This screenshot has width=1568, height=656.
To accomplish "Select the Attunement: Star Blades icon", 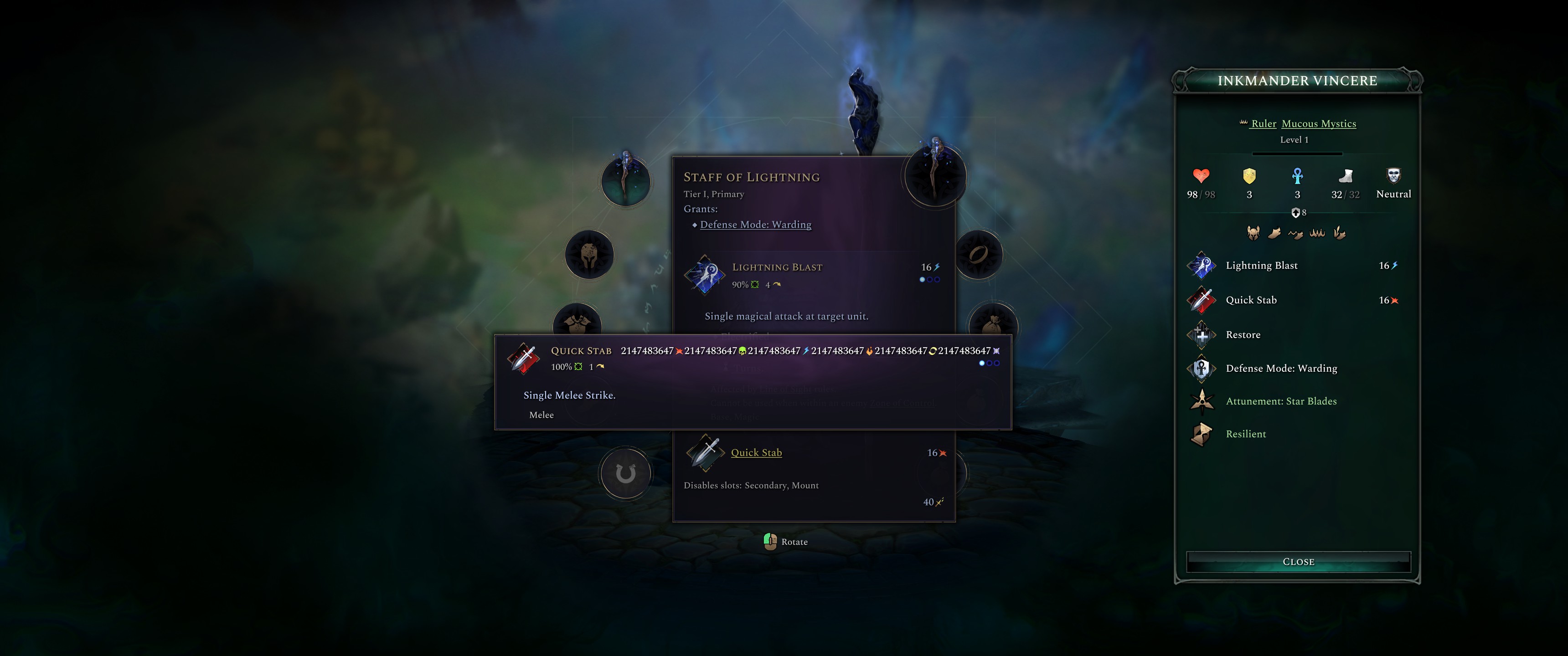I will pyautogui.click(x=1202, y=402).
